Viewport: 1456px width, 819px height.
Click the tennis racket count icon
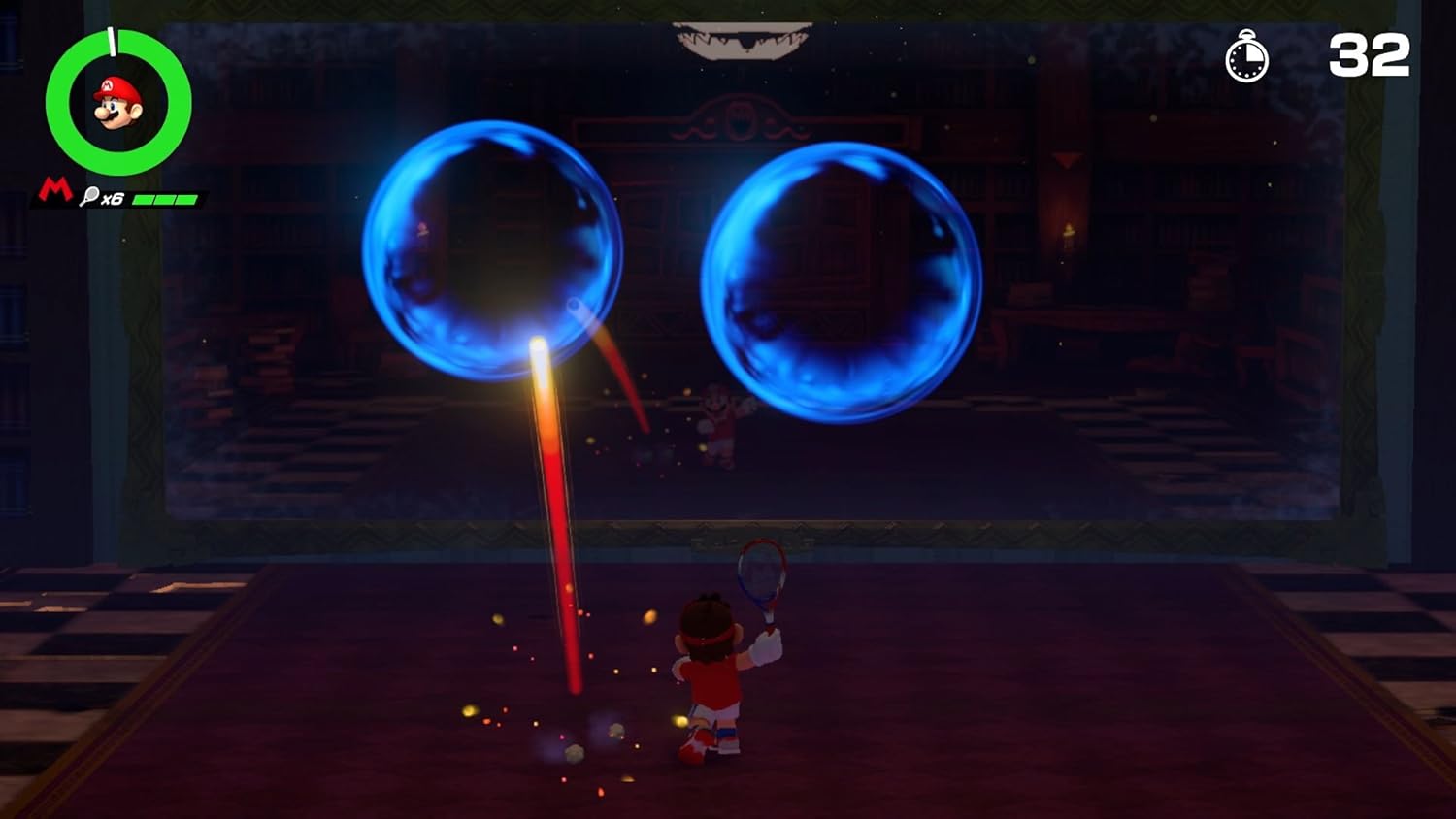[89, 195]
